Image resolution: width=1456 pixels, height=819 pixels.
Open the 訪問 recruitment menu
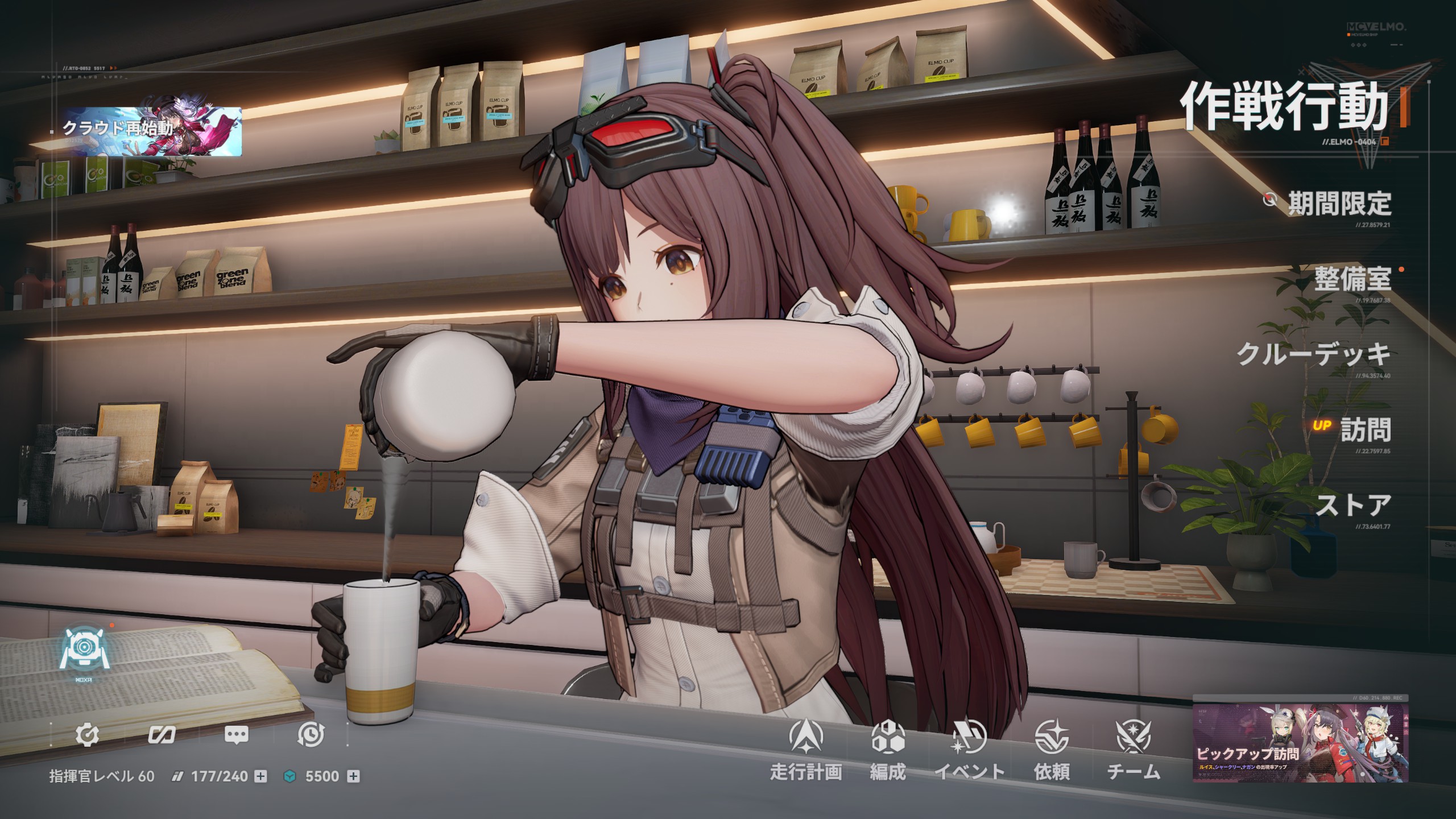(x=1365, y=430)
